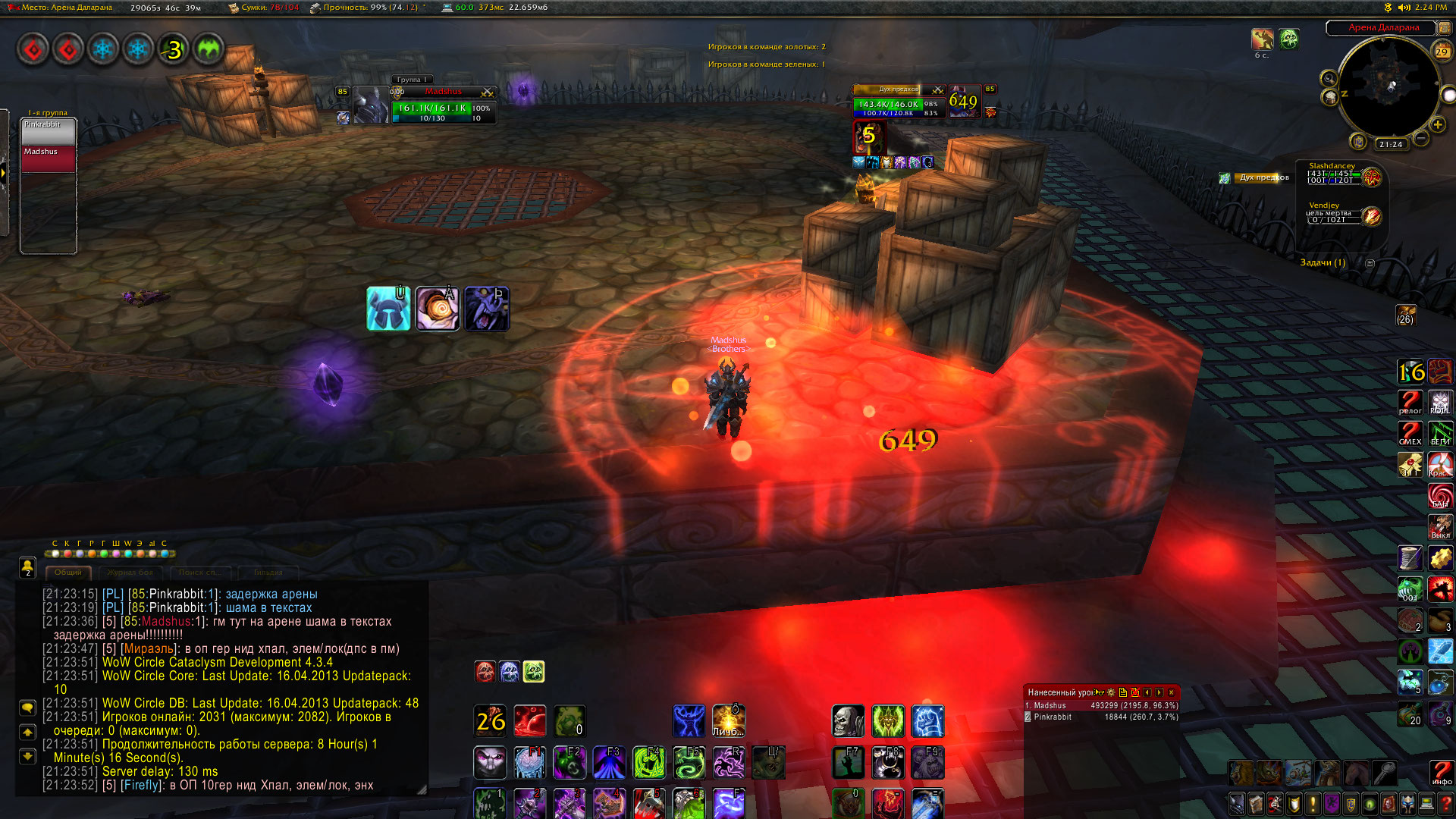Close the Нанесенный урон damage meter window
Image resolution: width=1456 pixels, height=819 pixels.
pyautogui.click(x=1171, y=692)
